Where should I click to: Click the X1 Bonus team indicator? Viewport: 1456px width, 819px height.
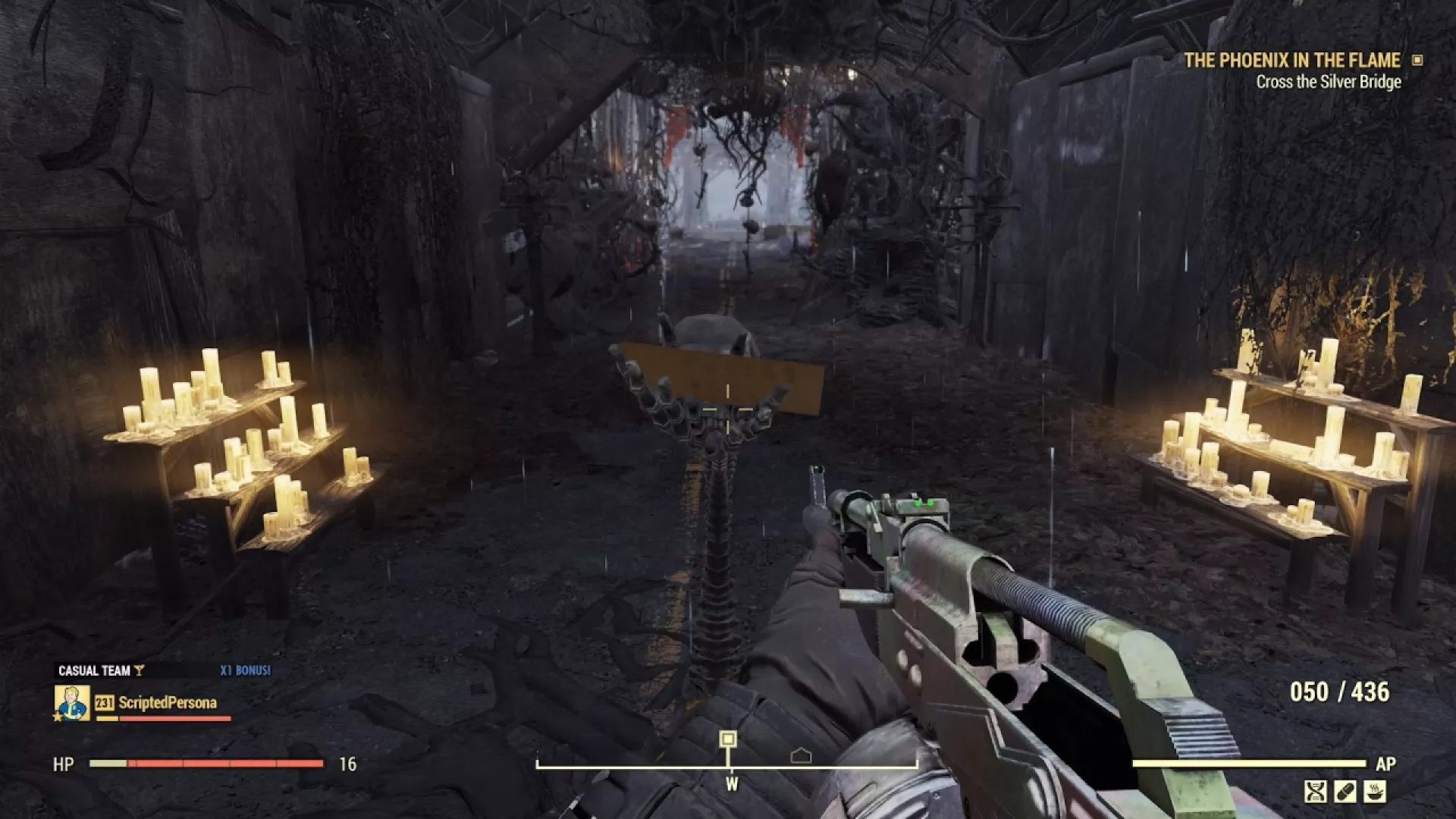[245, 670]
